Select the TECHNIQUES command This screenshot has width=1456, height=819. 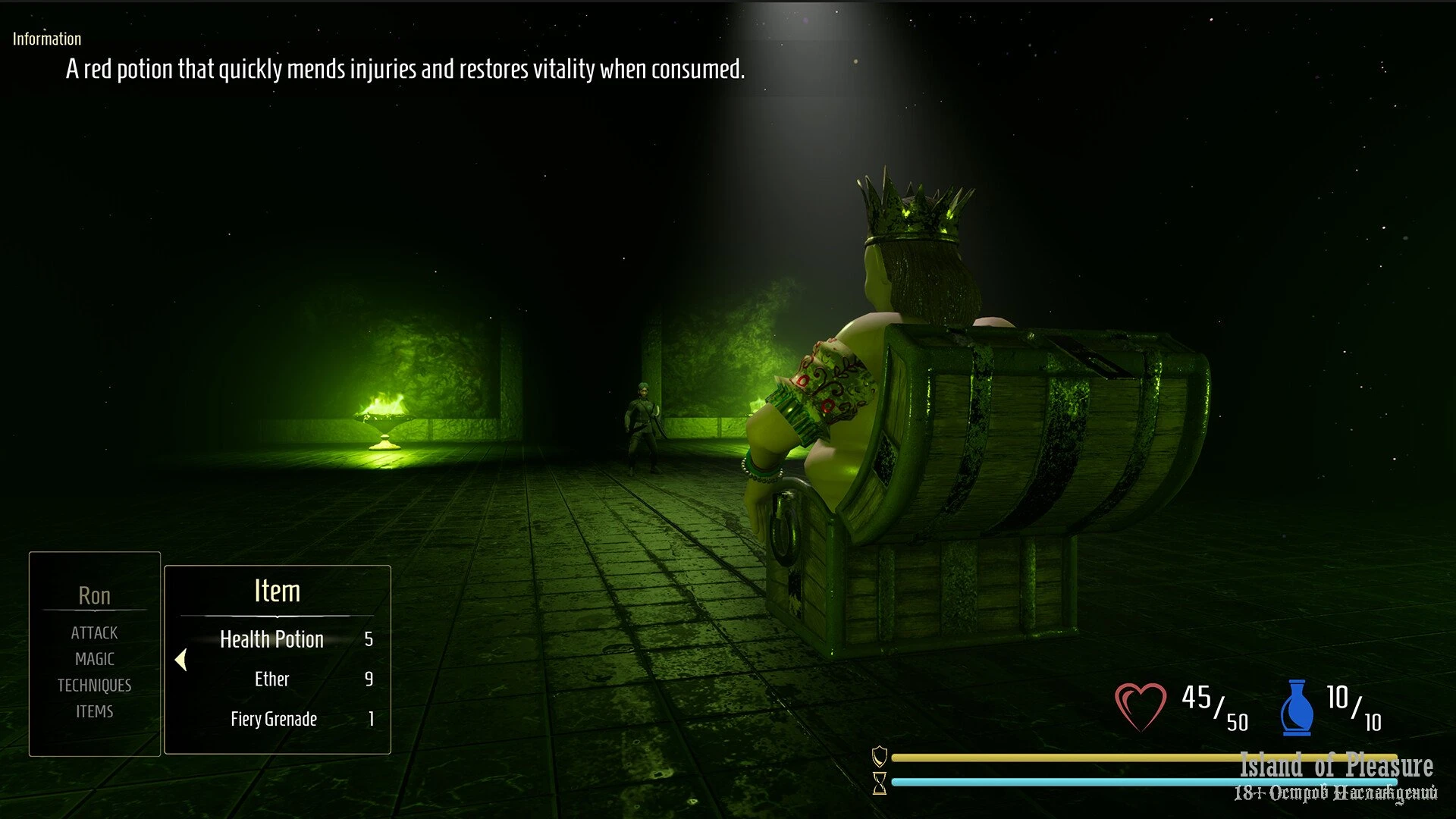(94, 686)
